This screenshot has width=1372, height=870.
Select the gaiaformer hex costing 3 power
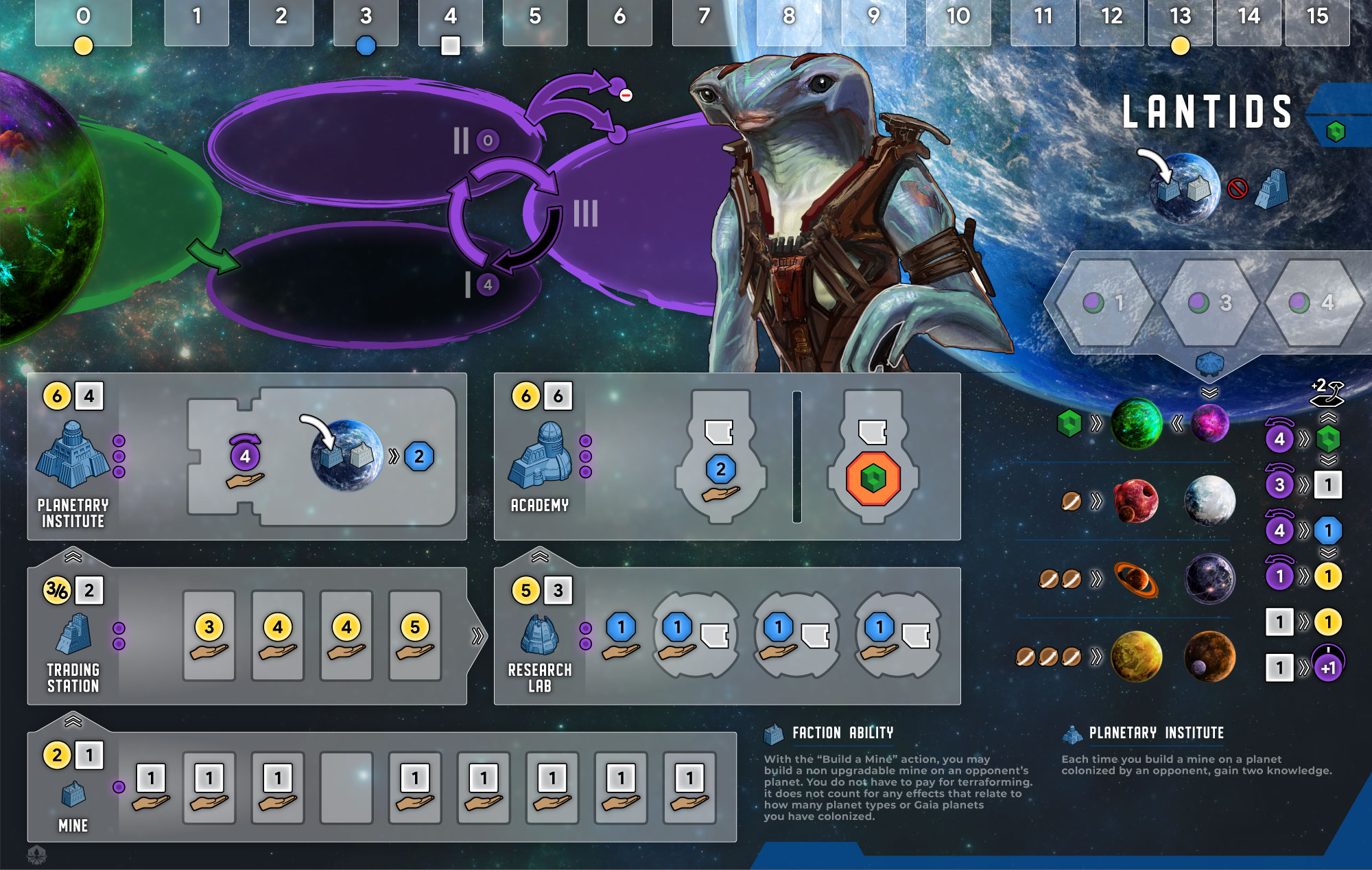(x=1210, y=303)
